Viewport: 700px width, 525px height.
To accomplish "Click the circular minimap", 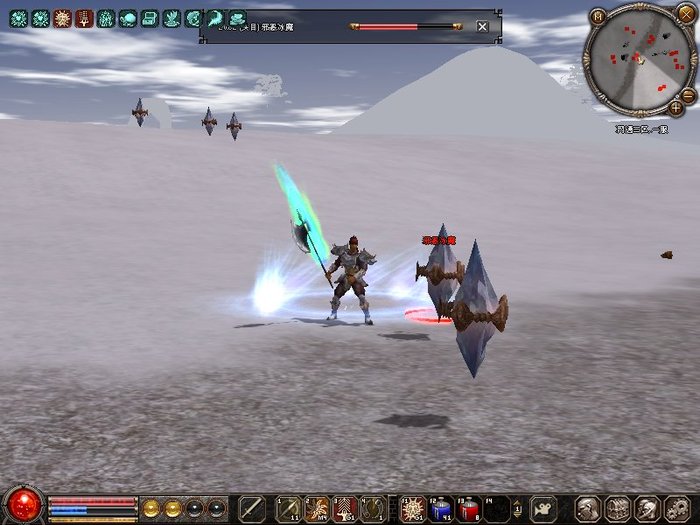I will pos(640,58).
